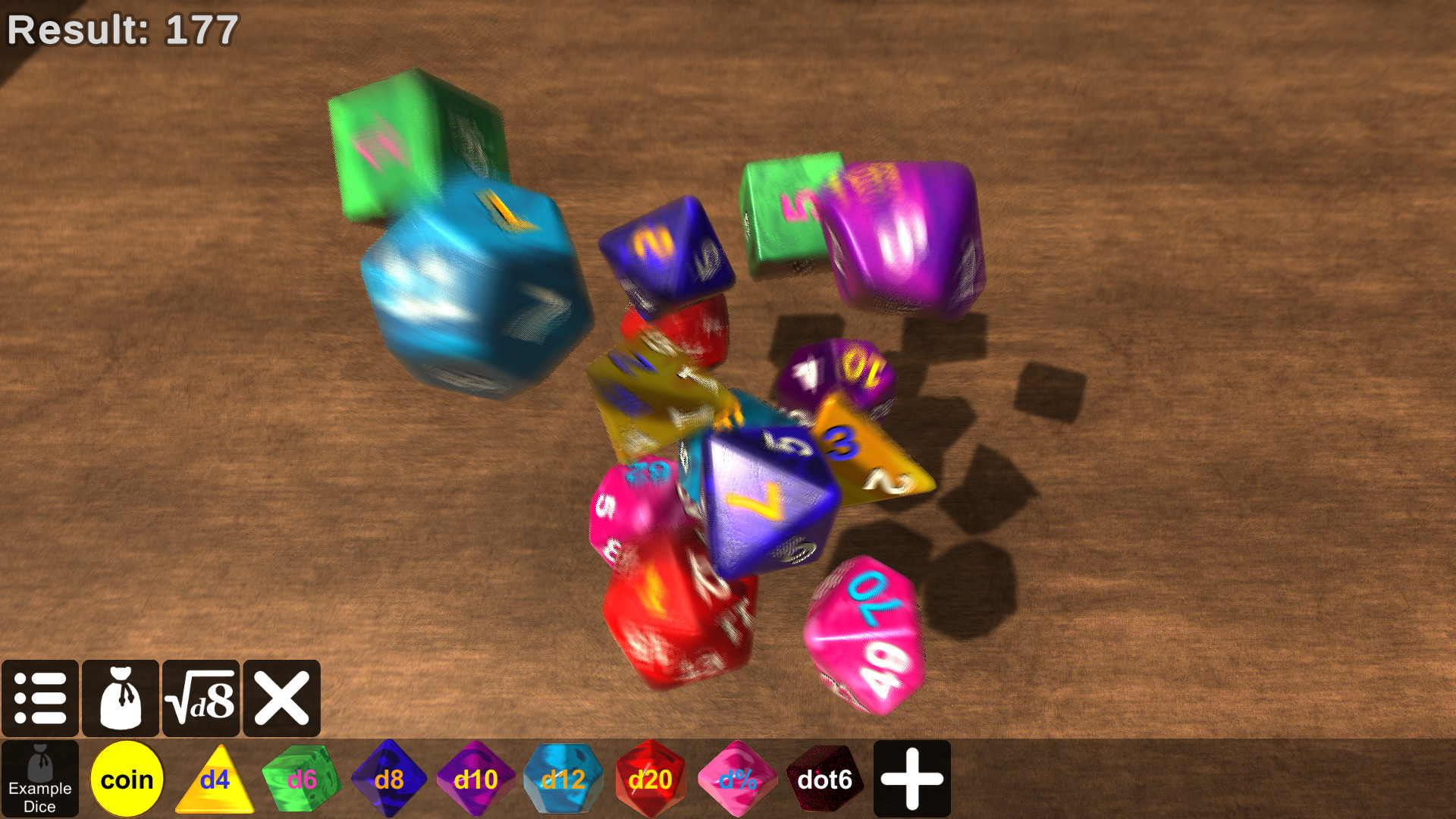Add a purple d10 die
Screen dimensions: 1456x819
tap(475, 778)
